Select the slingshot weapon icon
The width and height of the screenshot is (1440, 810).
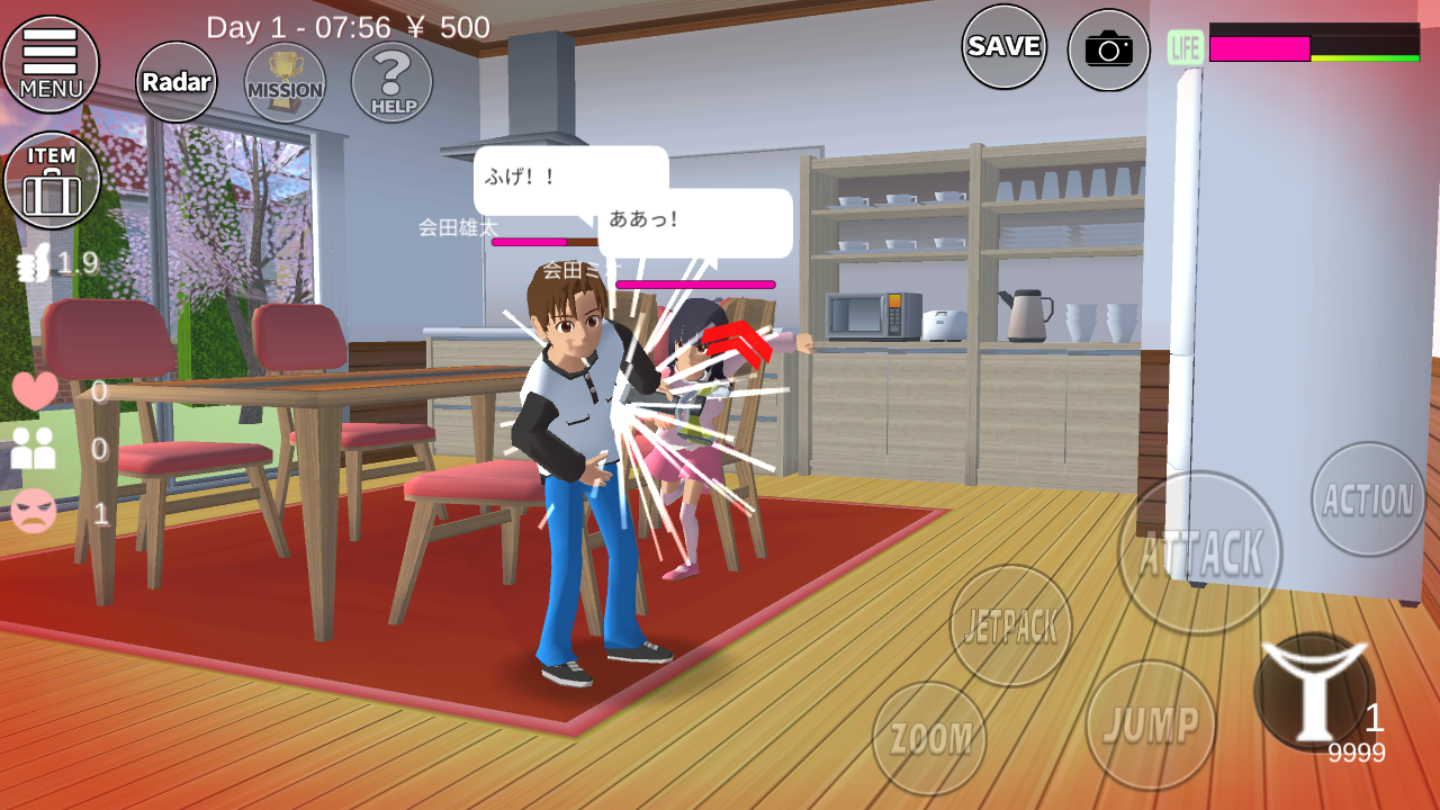[x=1313, y=691]
